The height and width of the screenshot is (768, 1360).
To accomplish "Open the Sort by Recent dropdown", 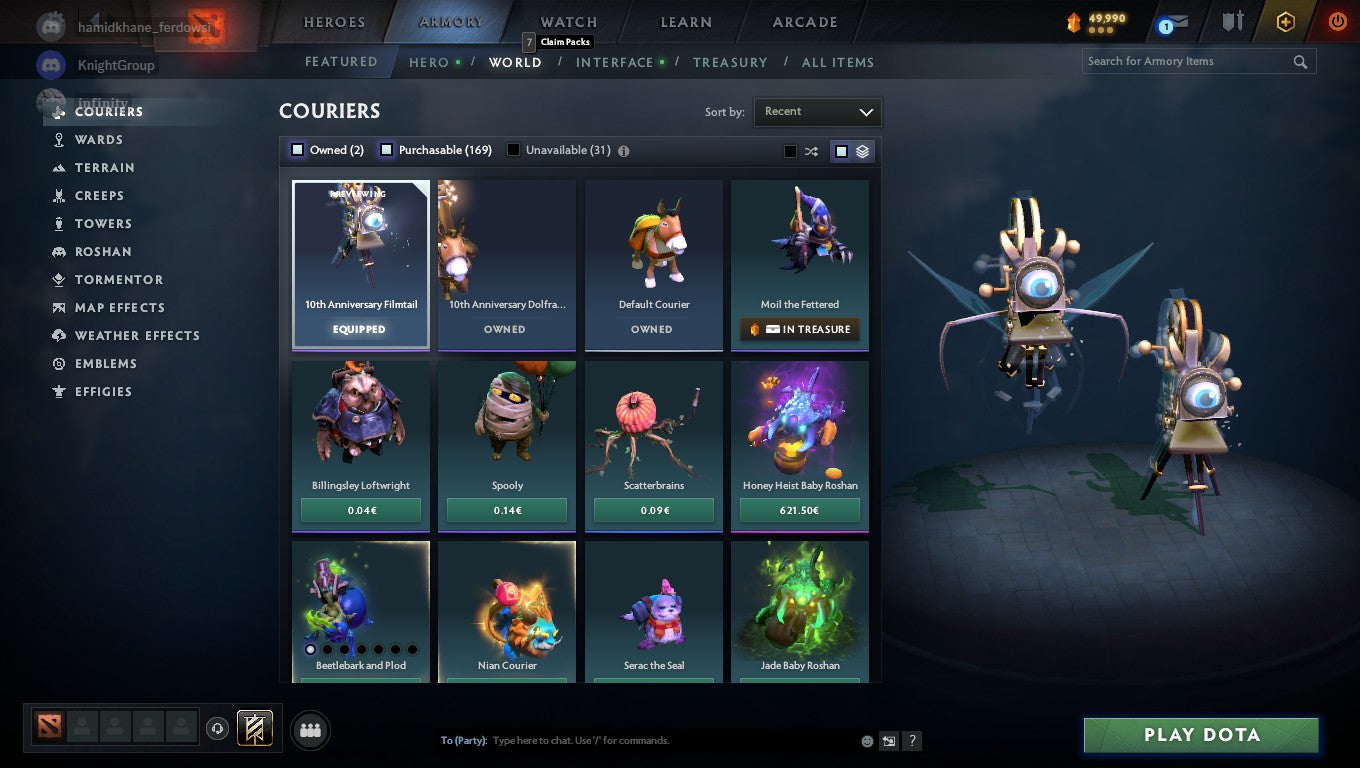I will tap(817, 112).
